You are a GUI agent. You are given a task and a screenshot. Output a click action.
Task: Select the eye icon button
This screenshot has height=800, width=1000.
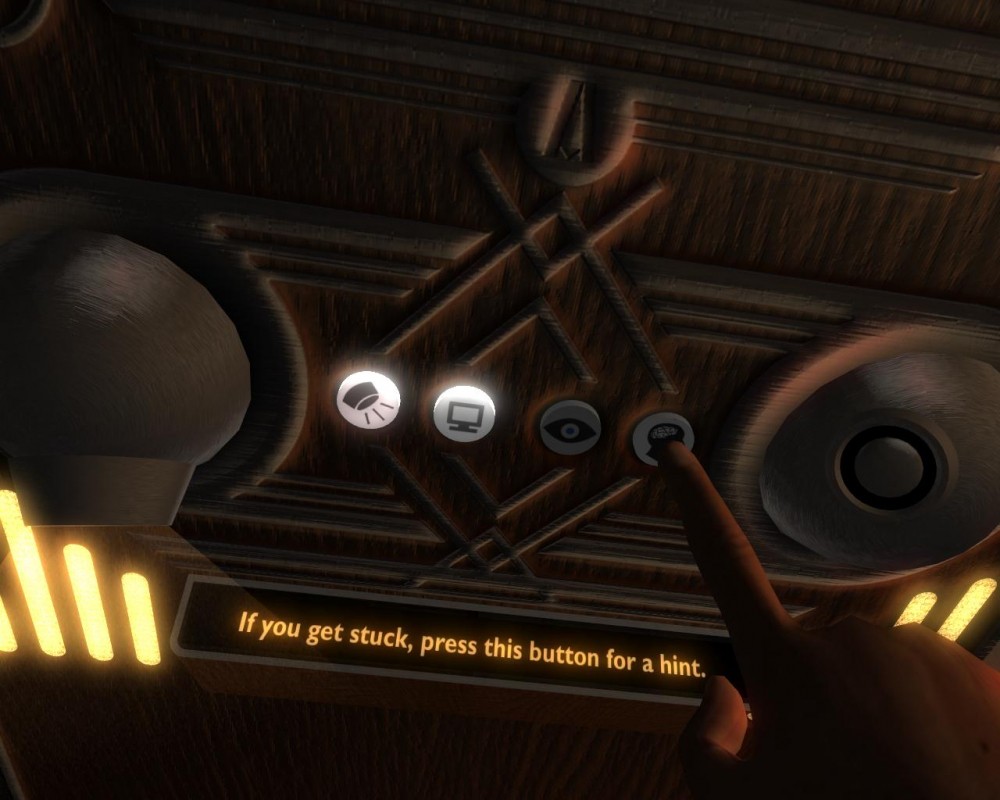point(569,427)
